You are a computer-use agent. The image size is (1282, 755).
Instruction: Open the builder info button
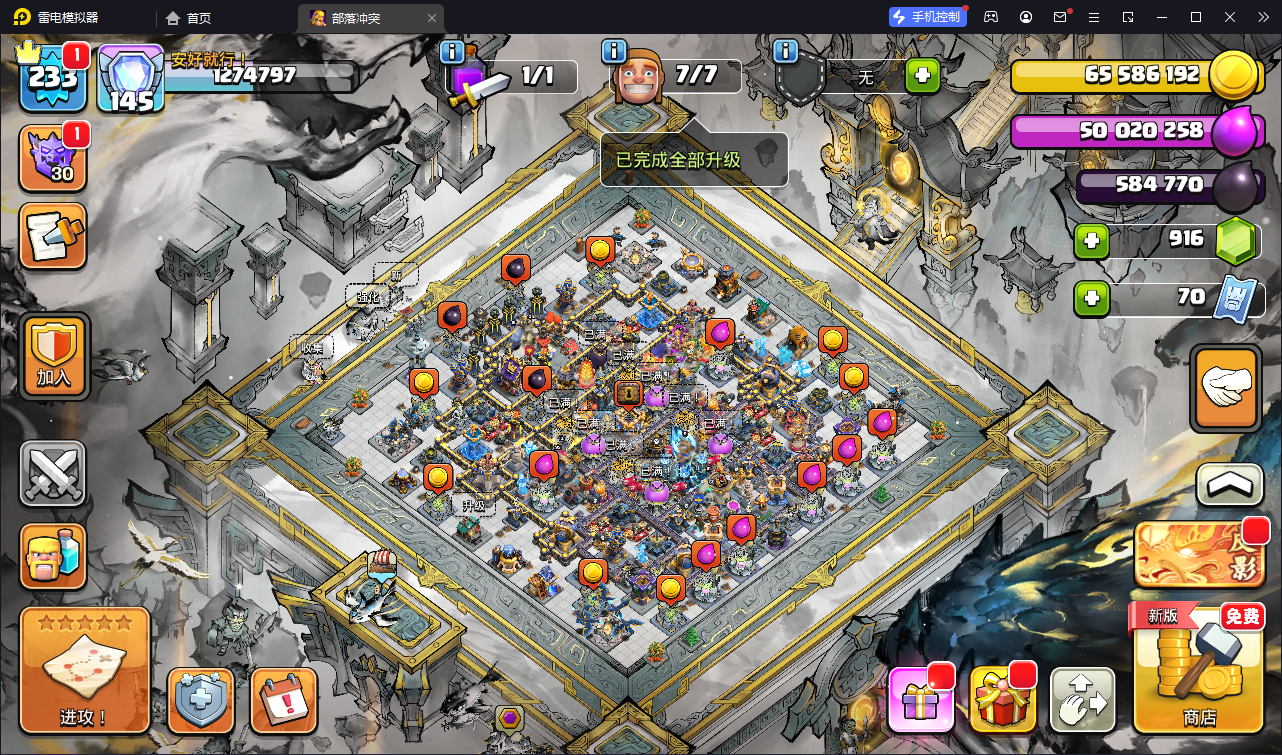click(x=613, y=52)
